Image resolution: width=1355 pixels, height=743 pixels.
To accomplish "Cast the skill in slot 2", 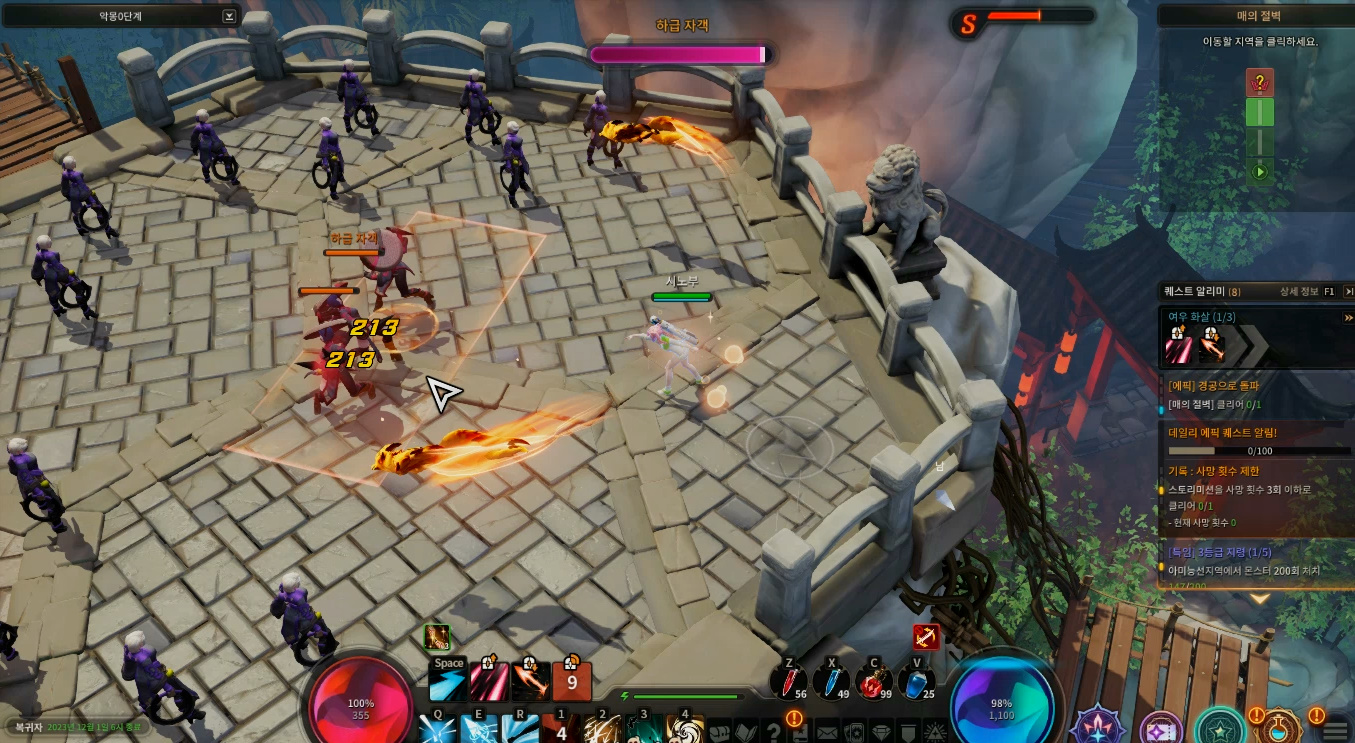I will (602, 728).
